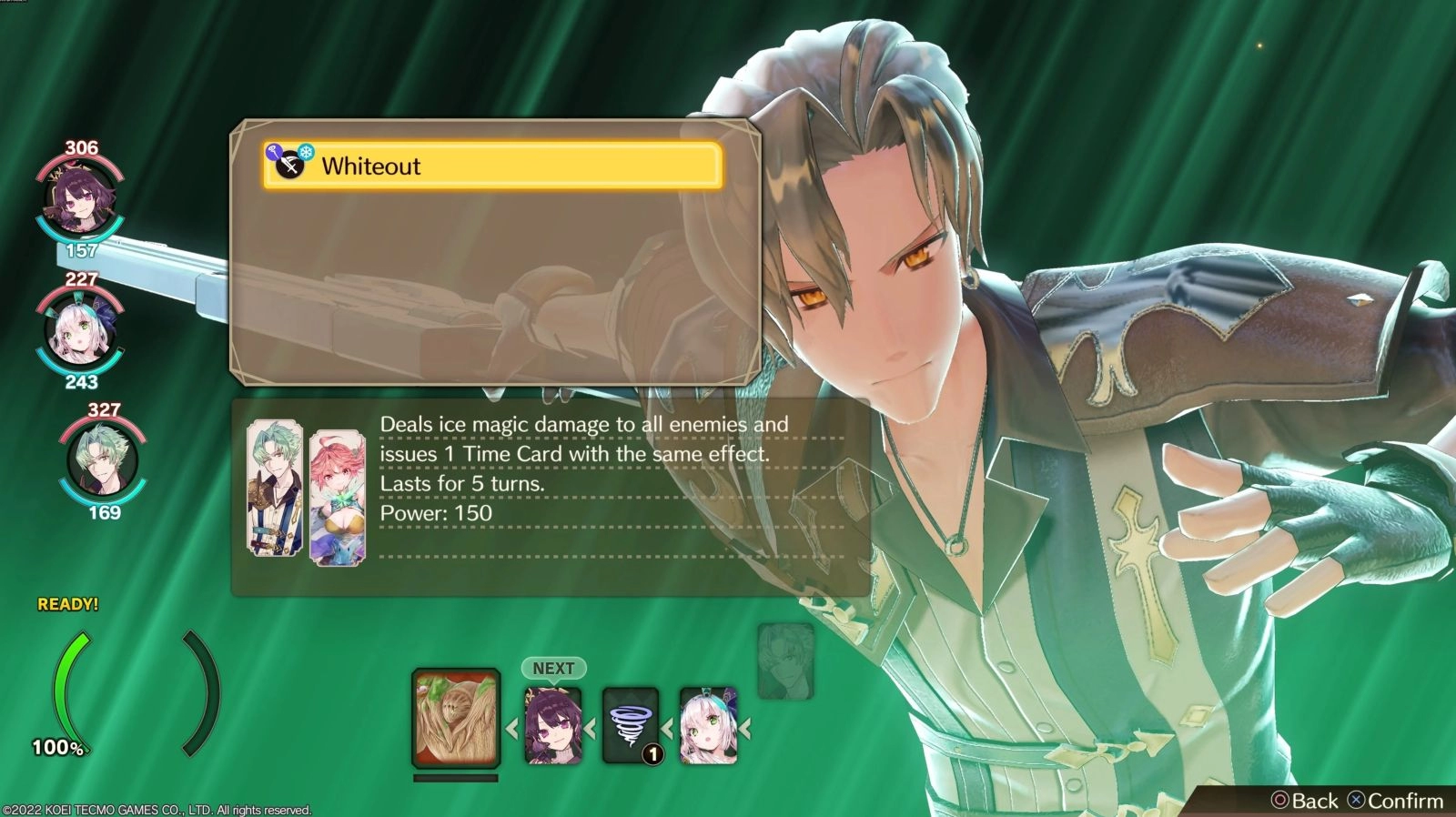Pick the tree monster turn card
This screenshot has width=1456, height=817.
(x=456, y=719)
